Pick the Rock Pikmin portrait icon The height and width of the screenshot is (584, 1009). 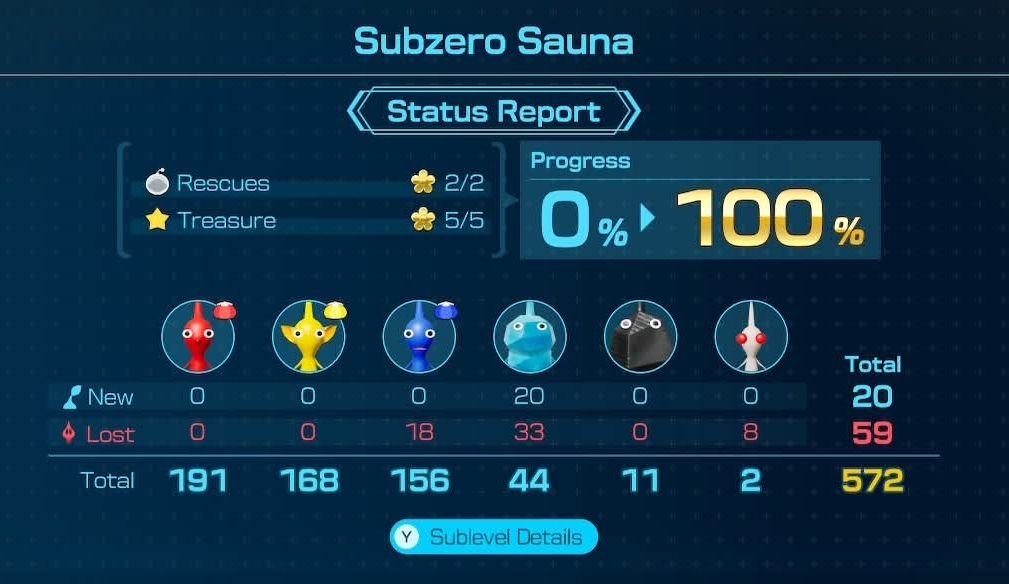click(640, 337)
